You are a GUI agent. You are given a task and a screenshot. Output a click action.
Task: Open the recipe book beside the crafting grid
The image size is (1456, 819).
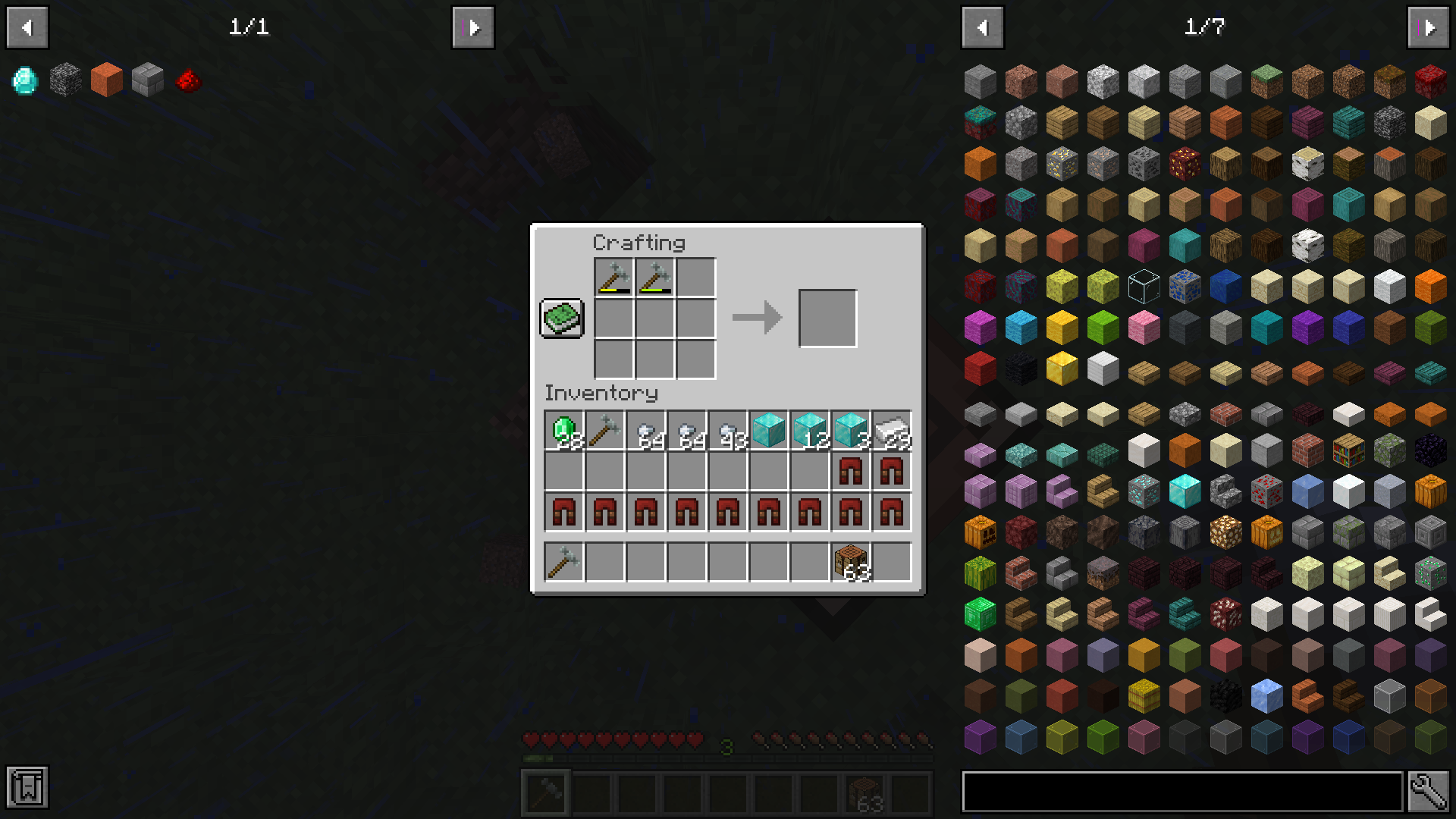561,318
